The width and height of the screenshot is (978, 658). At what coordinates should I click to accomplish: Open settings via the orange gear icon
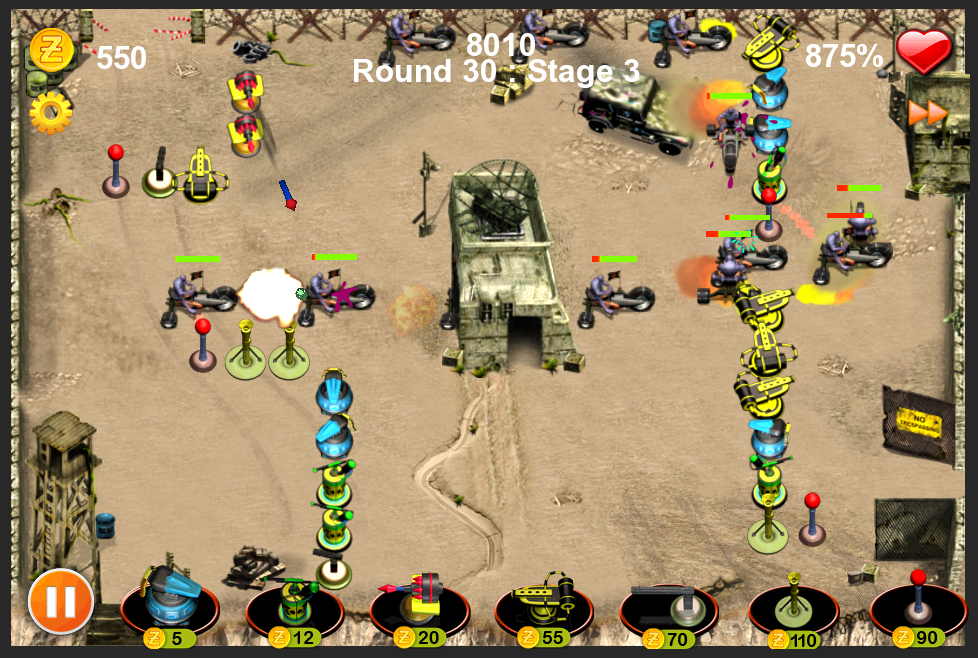50,113
